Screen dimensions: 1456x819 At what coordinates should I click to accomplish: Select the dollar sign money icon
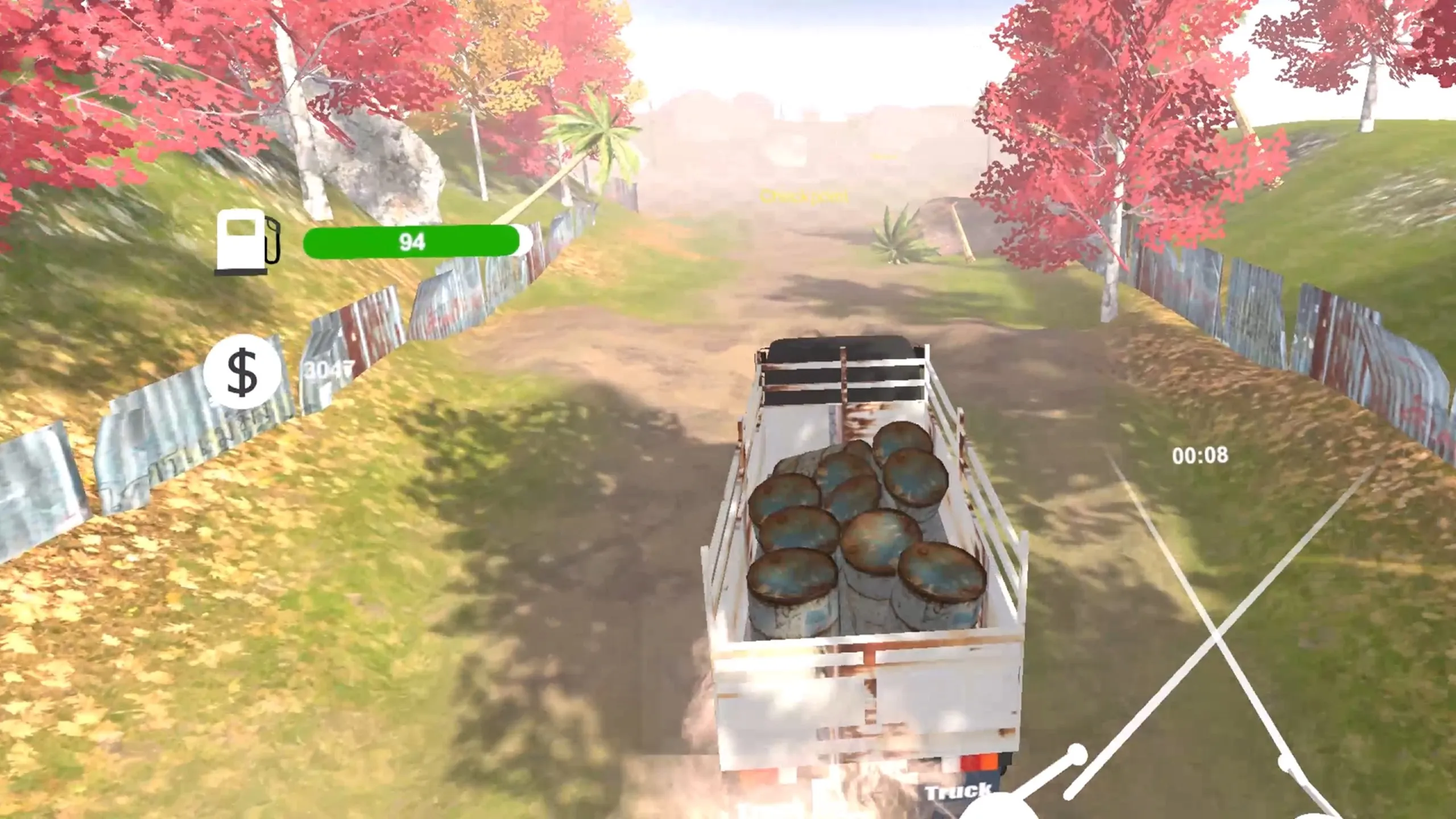[242, 373]
